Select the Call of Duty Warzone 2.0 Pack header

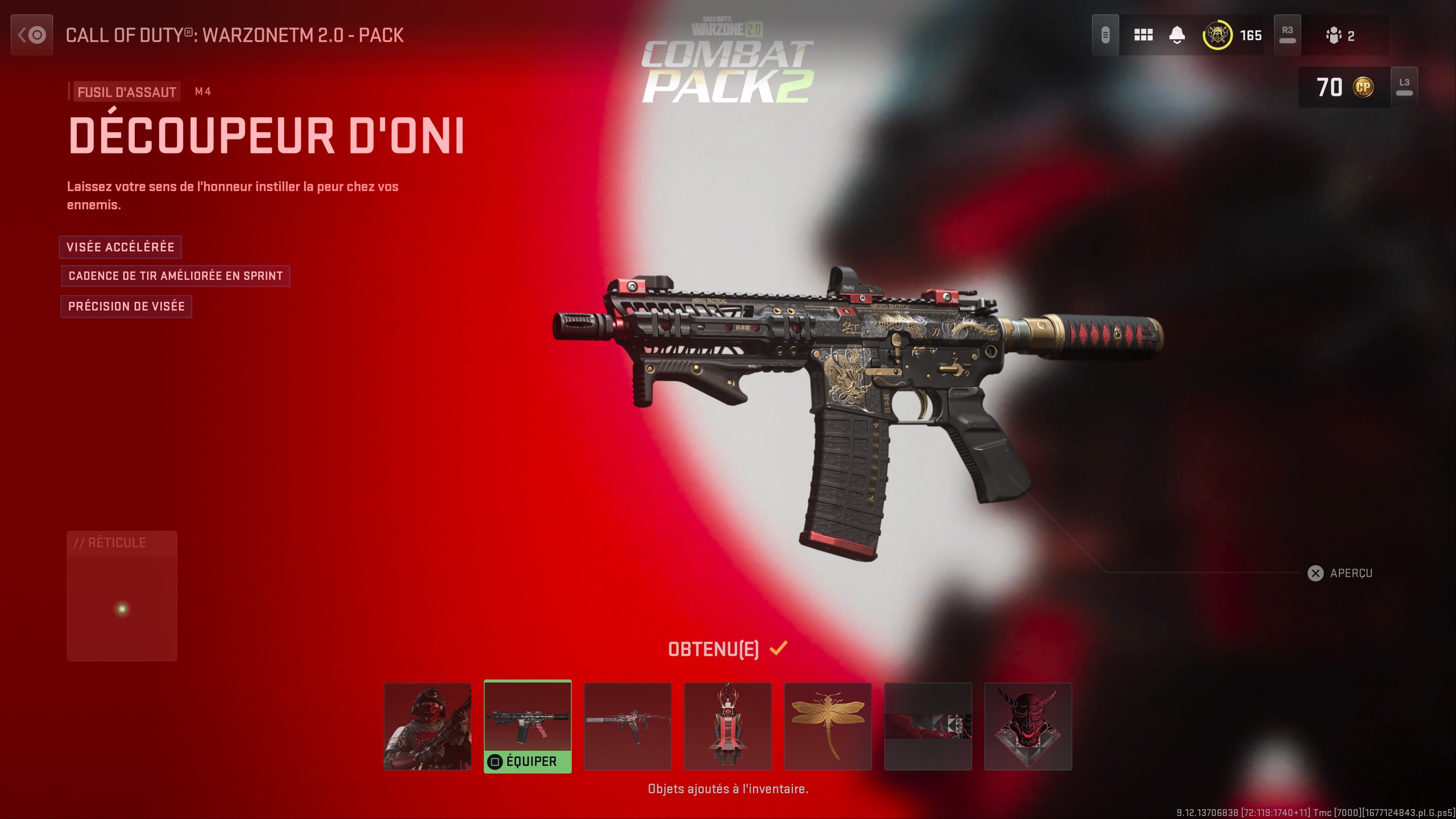point(234,35)
